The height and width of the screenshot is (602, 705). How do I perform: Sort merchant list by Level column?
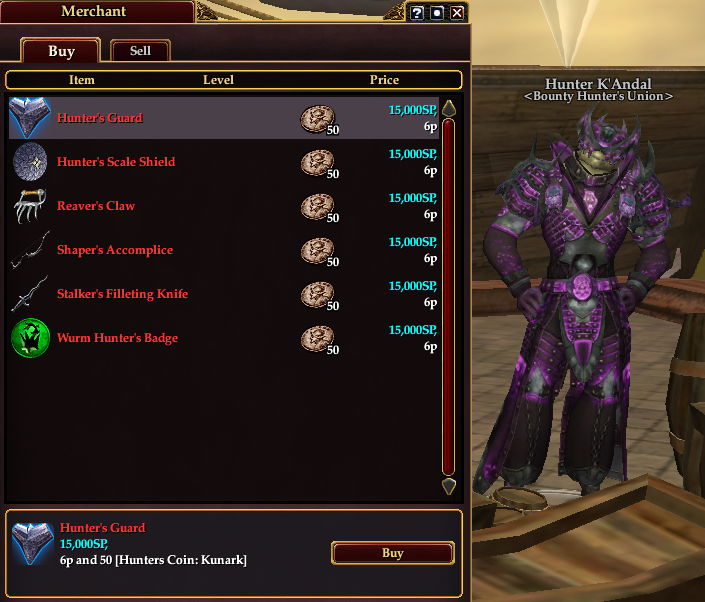[218, 80]
